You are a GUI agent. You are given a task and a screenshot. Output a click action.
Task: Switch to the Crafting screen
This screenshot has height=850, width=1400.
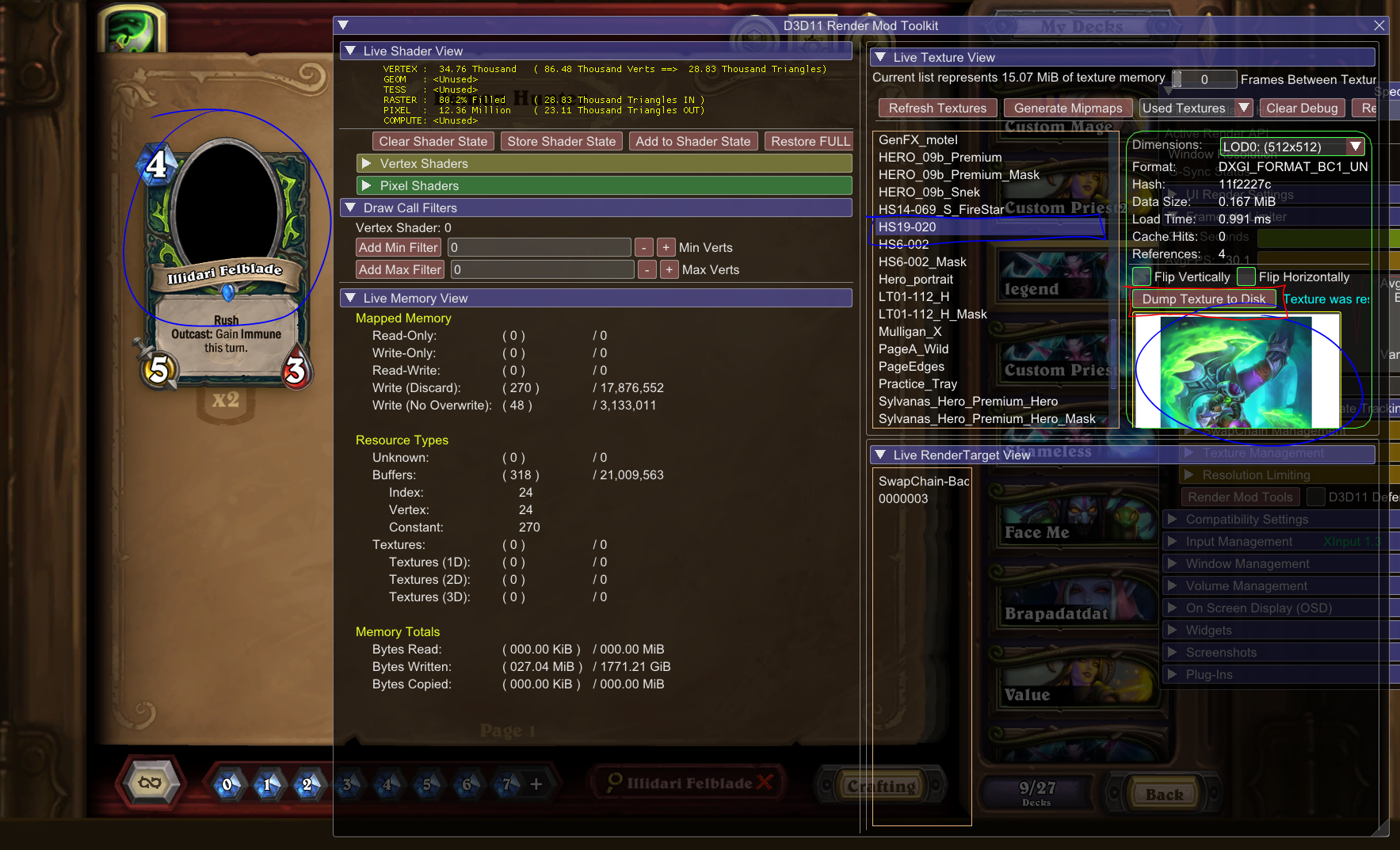click(882, 785)
